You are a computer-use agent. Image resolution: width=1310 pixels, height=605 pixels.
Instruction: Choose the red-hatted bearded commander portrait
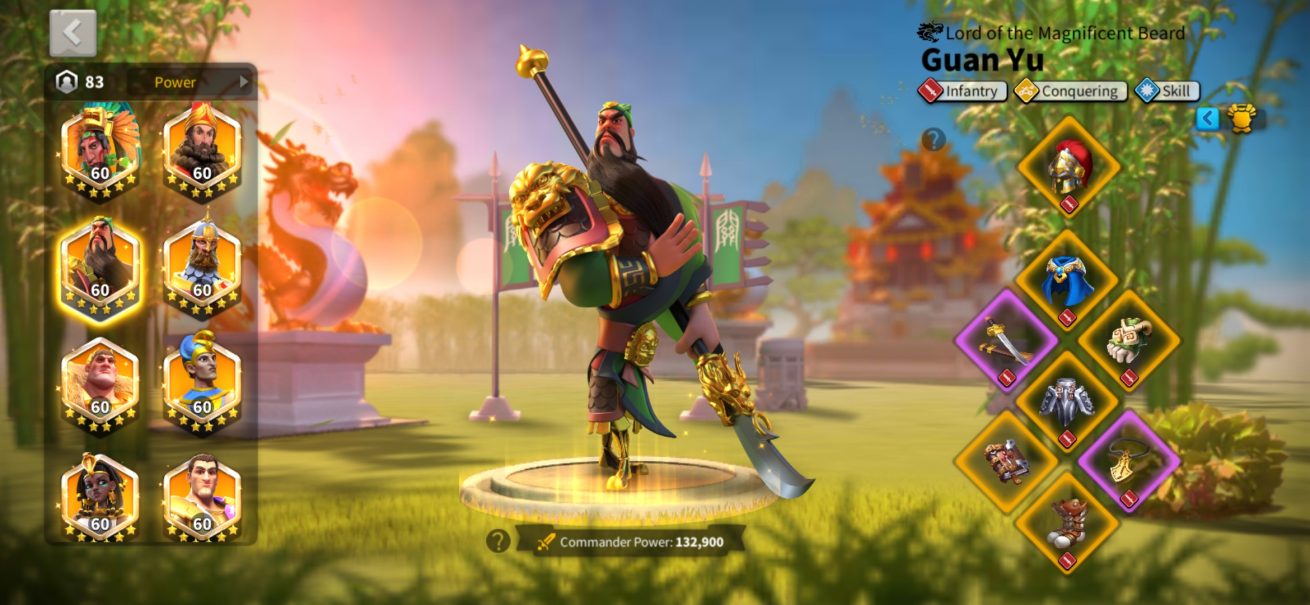coord(202,146)
